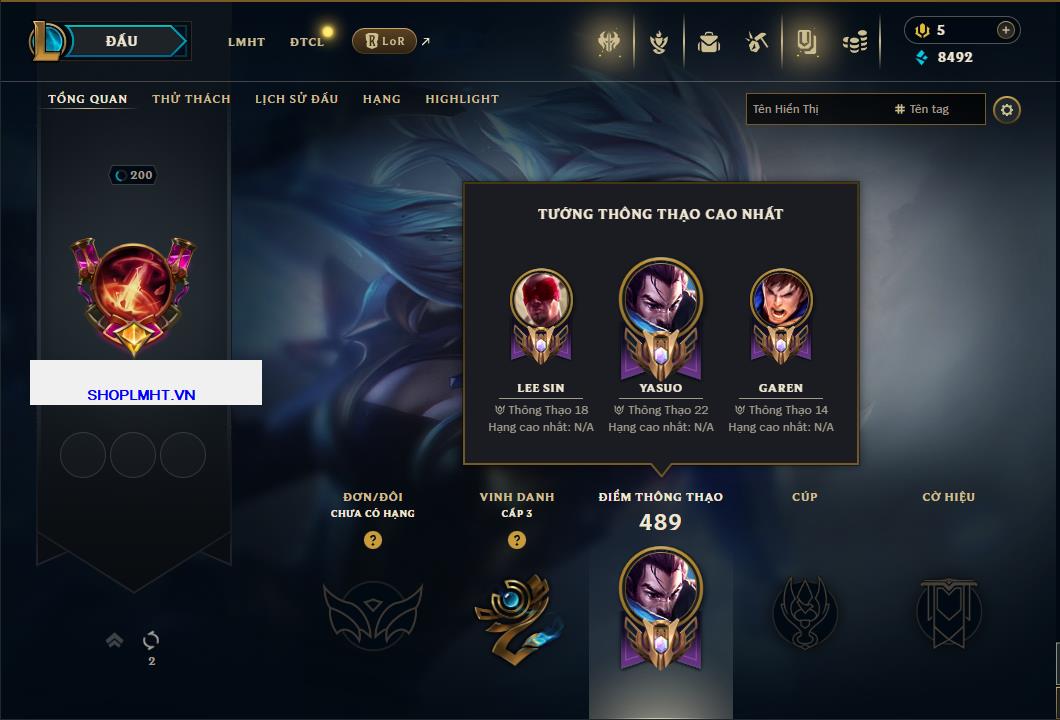Image resolution: width=1060 pixels, height=720 pixels.
Task: Switch to the ĐTCL section
Action: 307,42
